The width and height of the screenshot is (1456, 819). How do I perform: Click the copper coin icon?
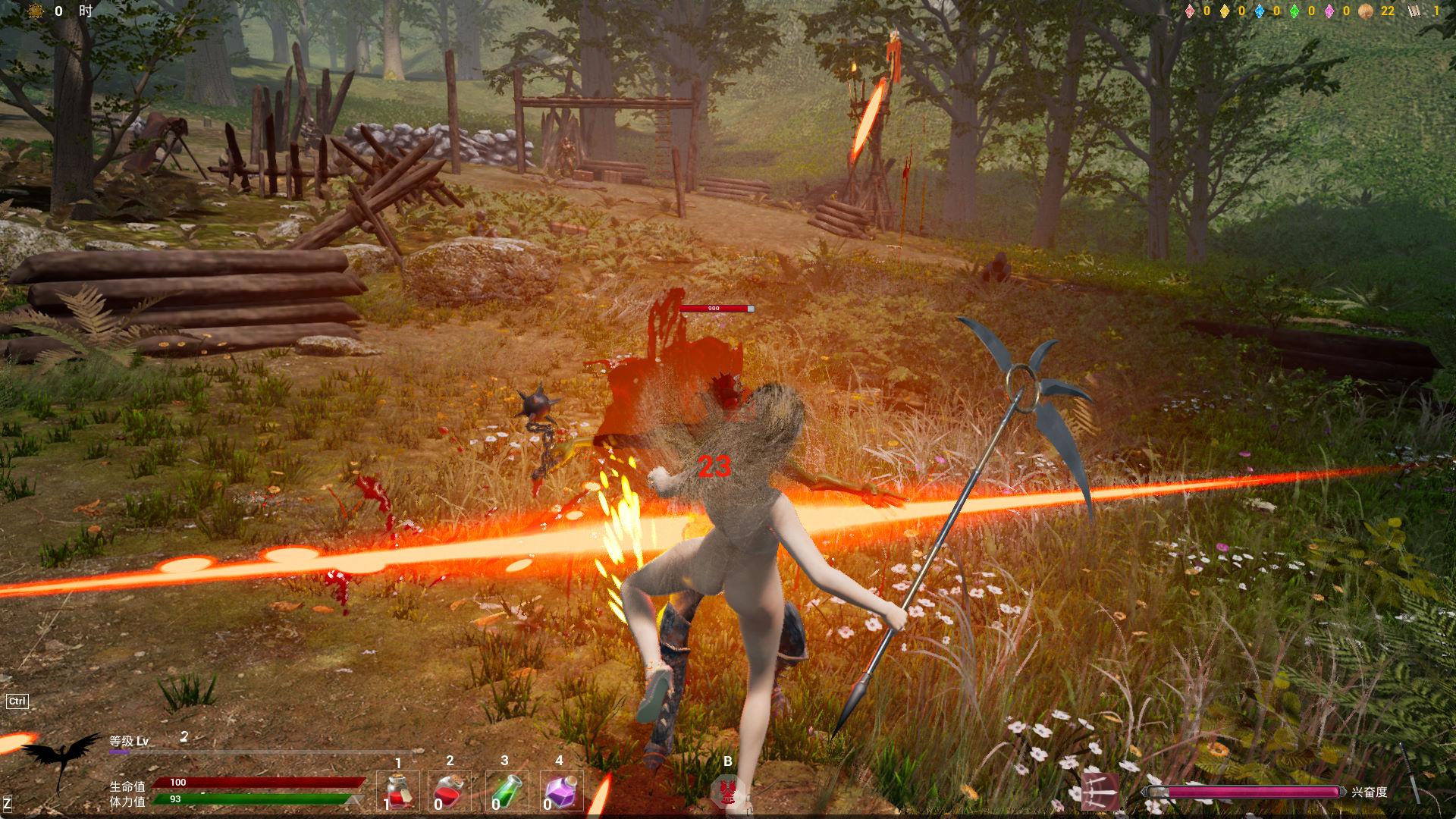tap(1365, 11)
